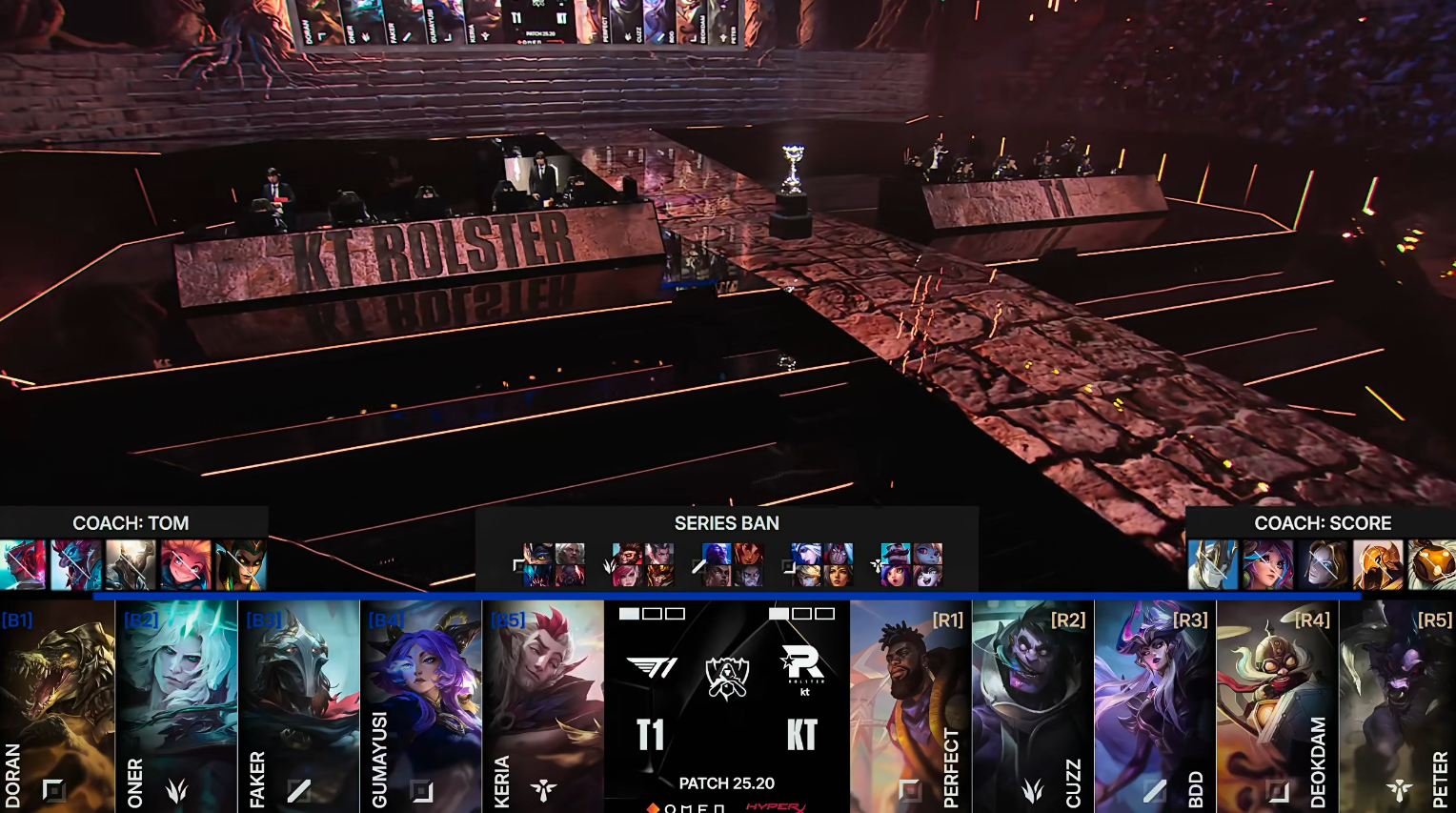Choose Cuzz's R2 champion pick card
1456x813 pixels.
pos(1033,705)
